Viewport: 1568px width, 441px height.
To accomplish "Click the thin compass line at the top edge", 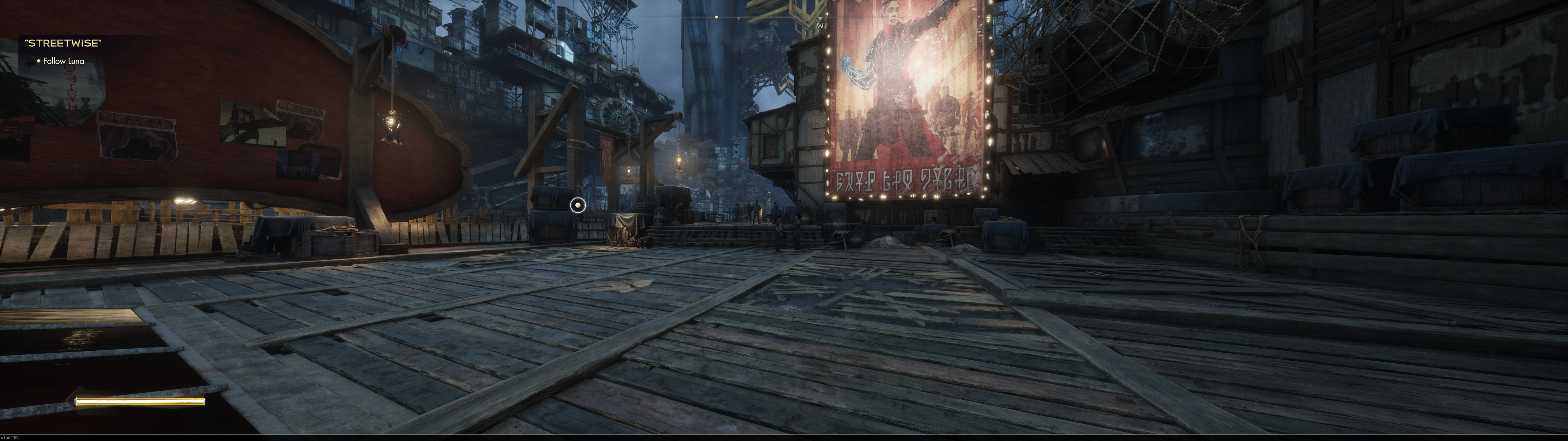I will coord(784,17).
